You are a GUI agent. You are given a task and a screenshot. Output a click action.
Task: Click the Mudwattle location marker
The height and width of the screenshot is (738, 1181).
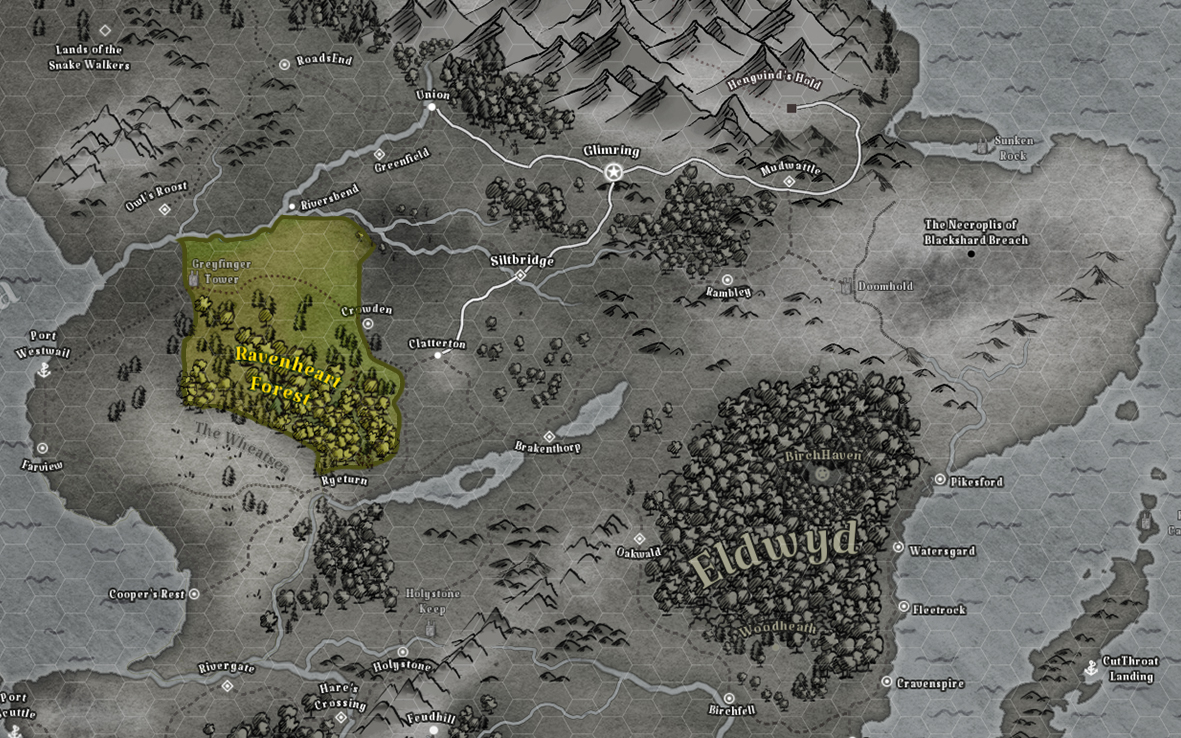click(789, 182)
